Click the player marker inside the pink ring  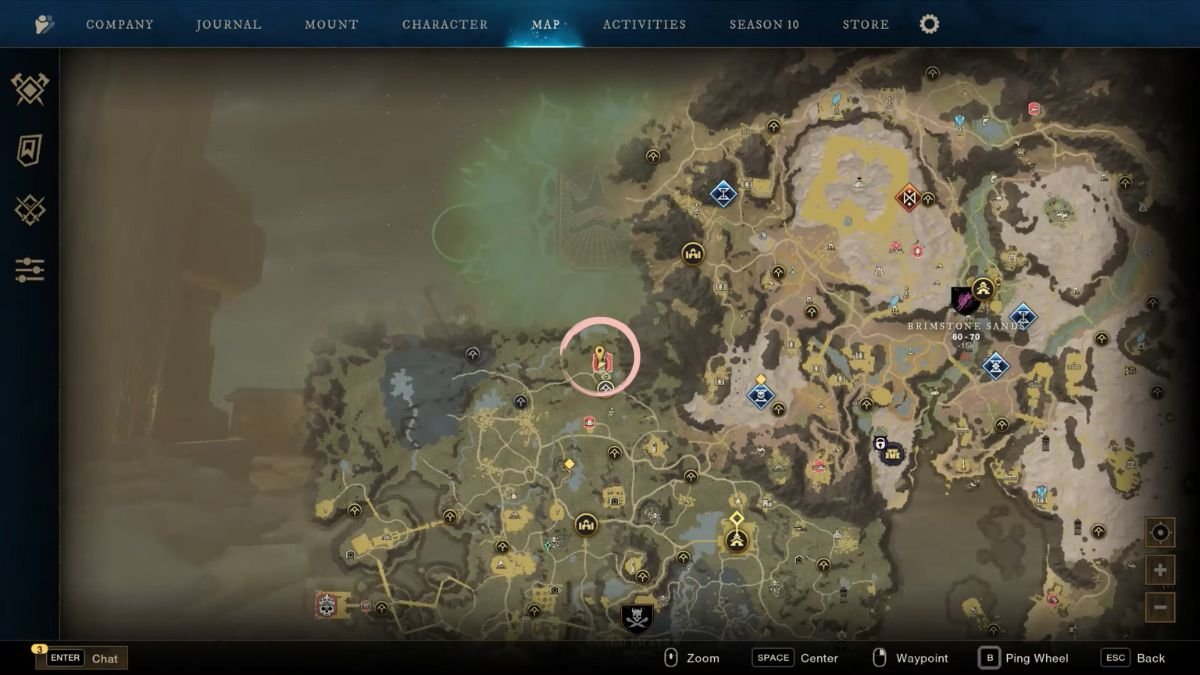click(600, 359)
